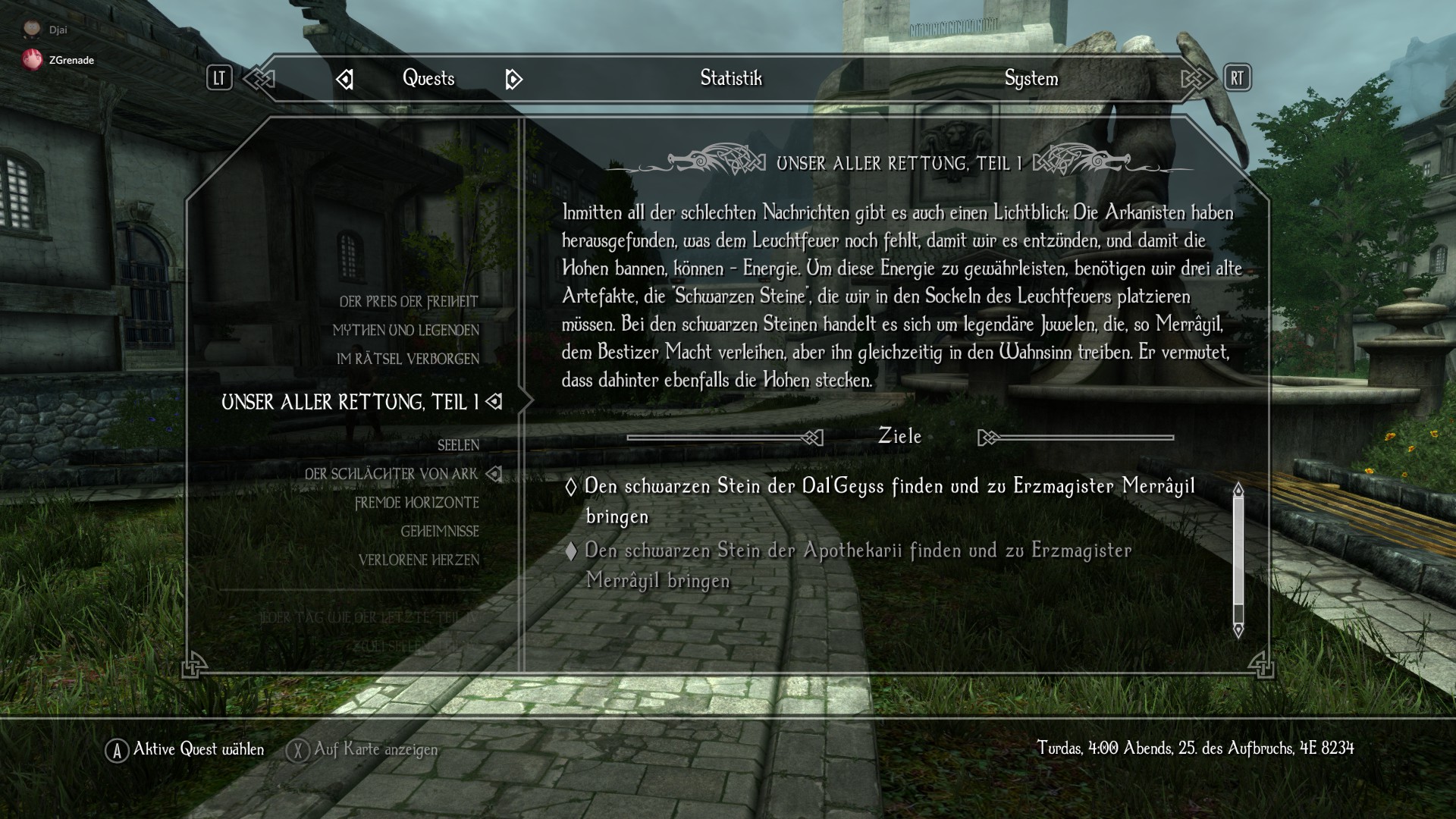The image size is (1456, 819).
Task: Open the System menu
Action: [1030, 78]
